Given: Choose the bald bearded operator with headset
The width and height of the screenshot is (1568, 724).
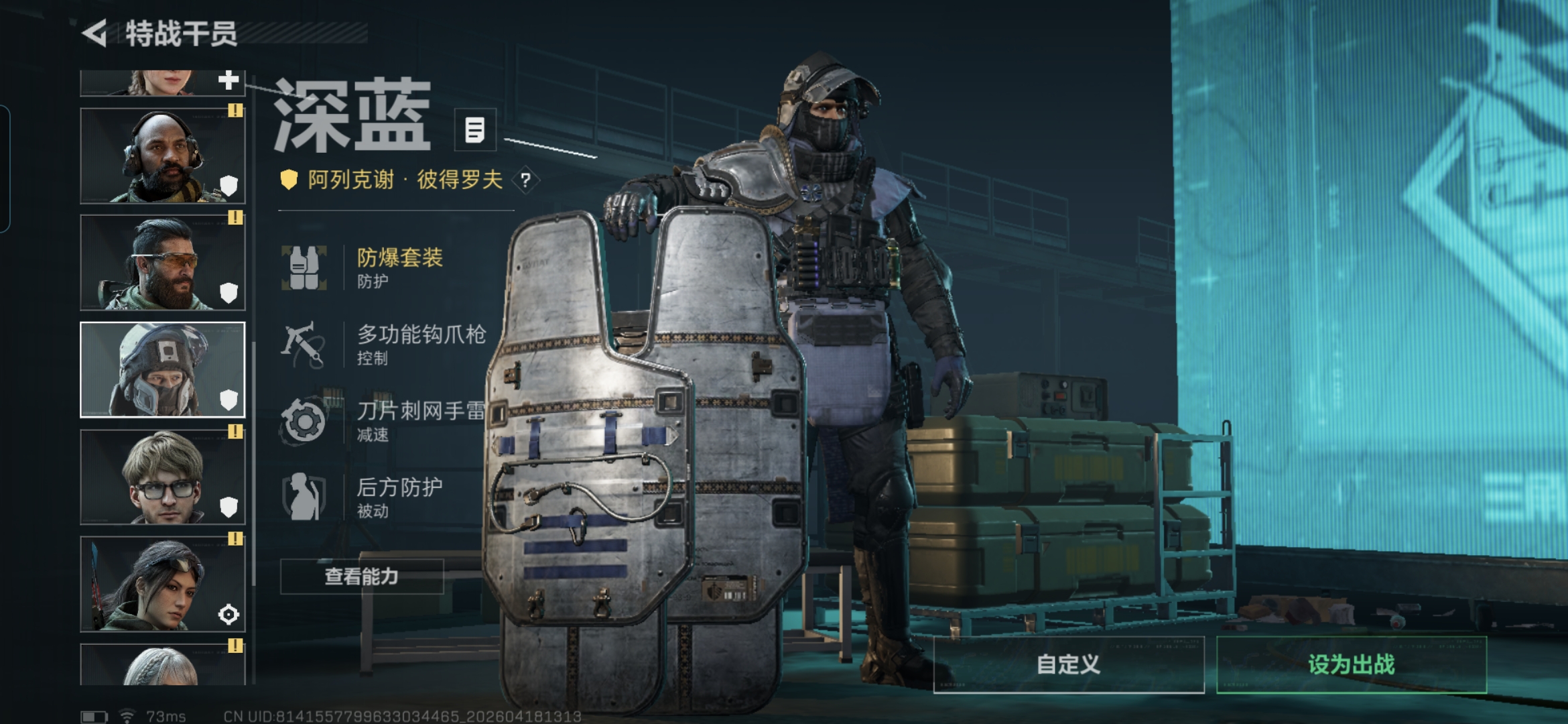Looking at the screenshot, I should click(x=163, y=156).
